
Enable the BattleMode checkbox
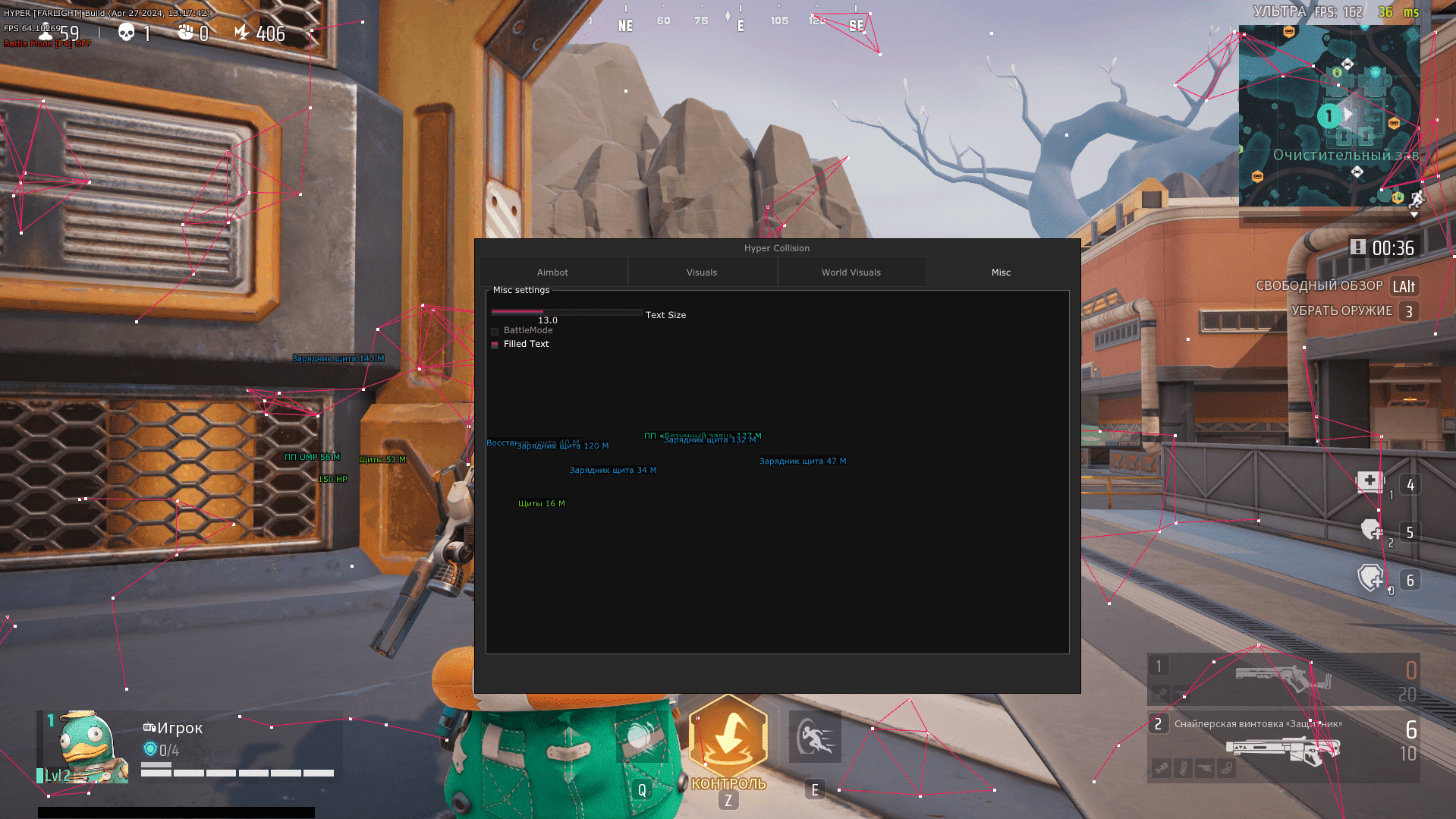pos(495,332)
